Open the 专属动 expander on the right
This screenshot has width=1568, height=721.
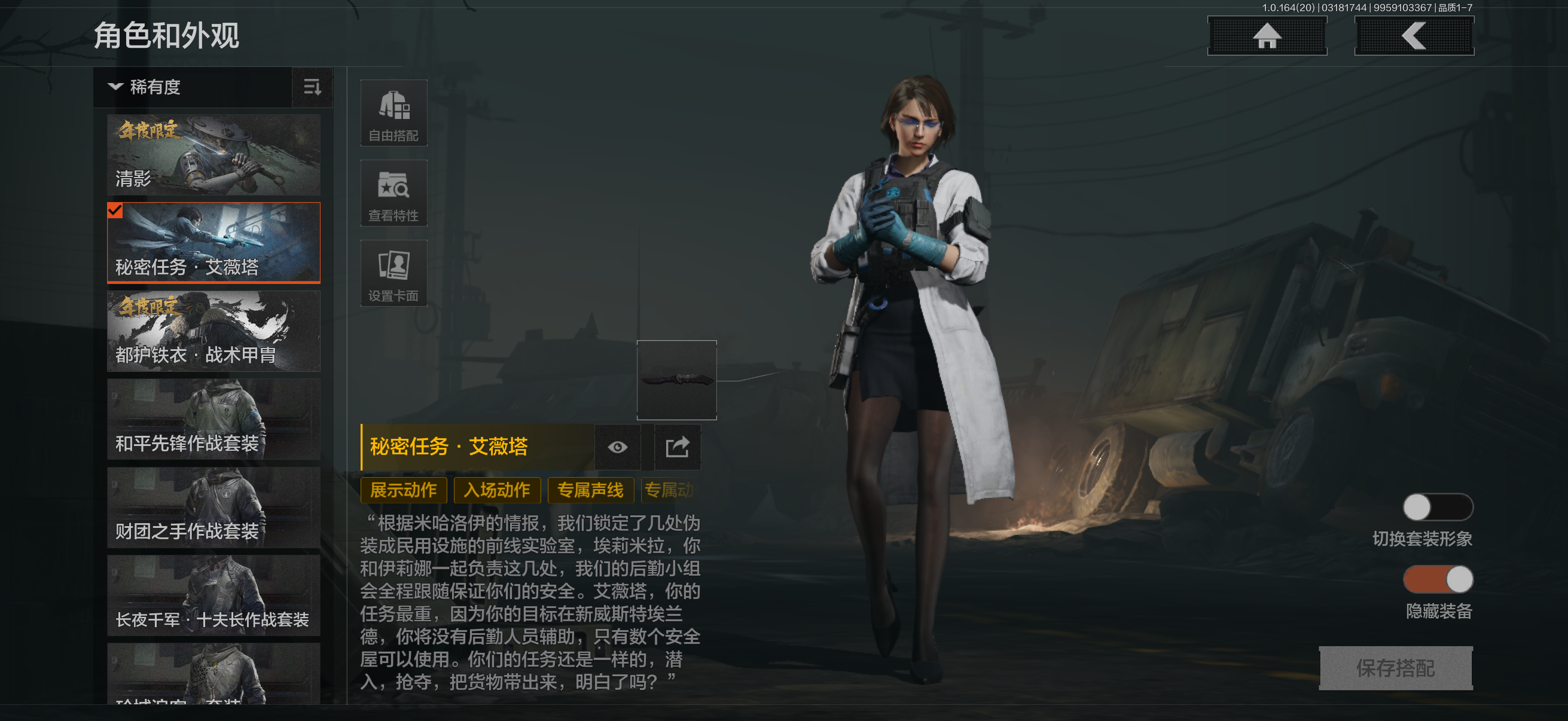coord(670,490)
